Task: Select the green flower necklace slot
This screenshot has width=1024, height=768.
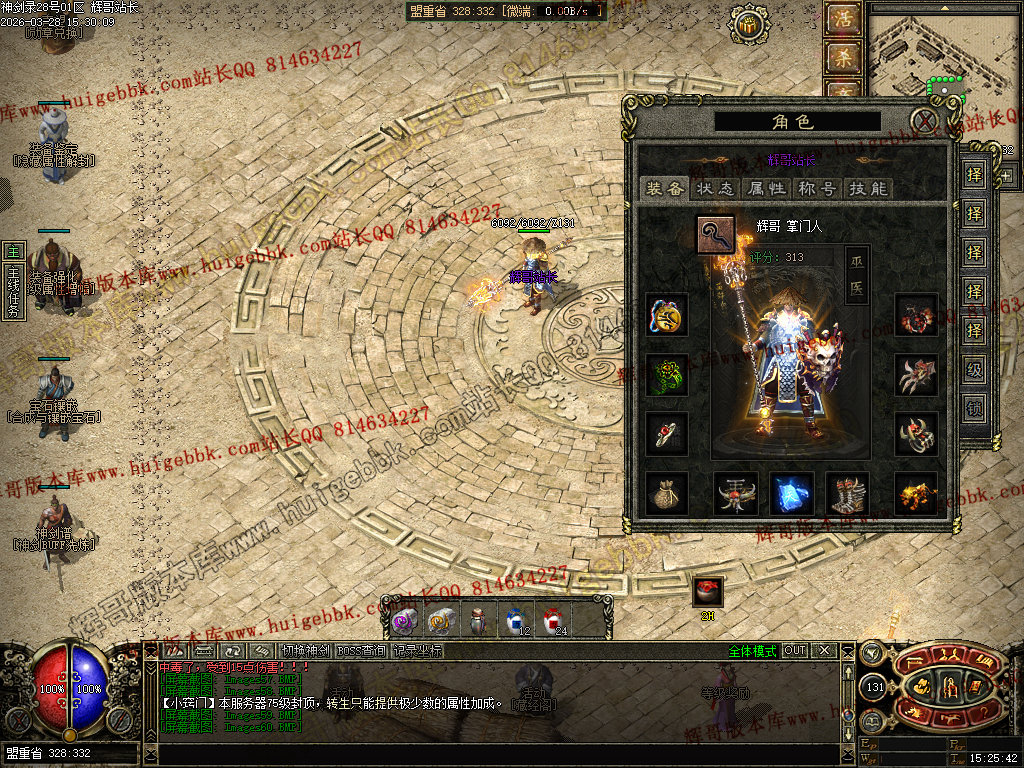Action: click(x=666, y=375)
